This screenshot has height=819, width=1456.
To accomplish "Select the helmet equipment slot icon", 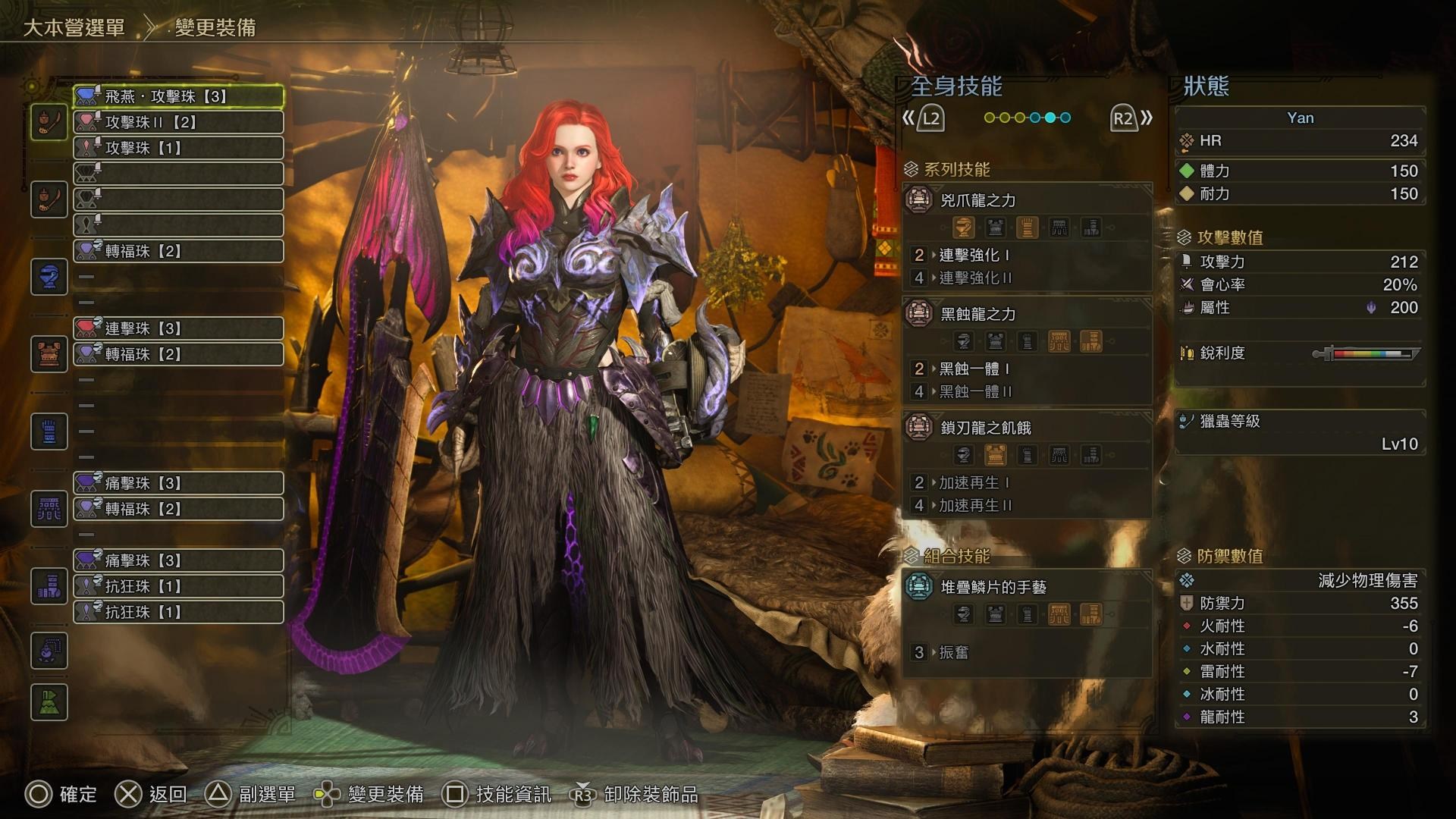I will click(x=49, y=276).
